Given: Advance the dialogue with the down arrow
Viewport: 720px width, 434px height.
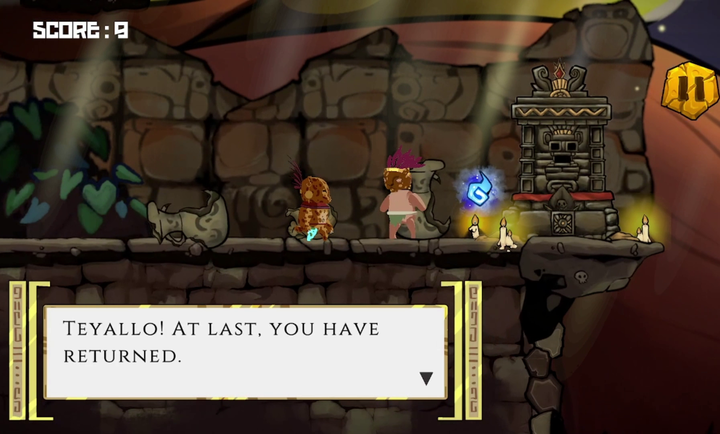Looking at the screenshot, I should (426, 379).
